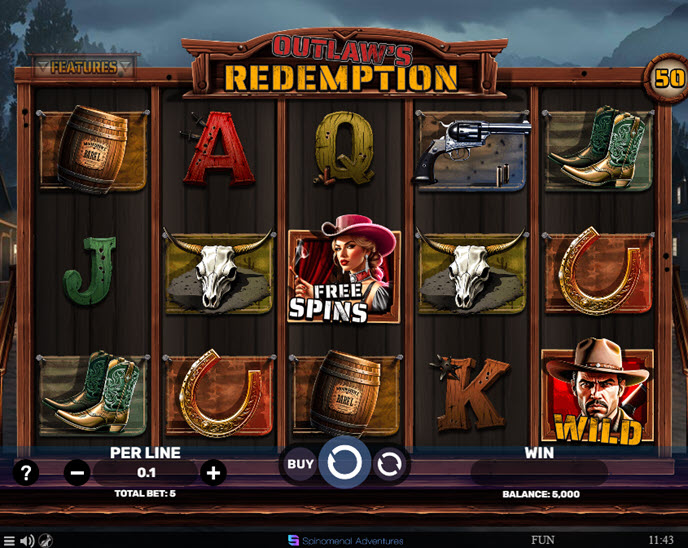The image size is (688, 548).
Task: Increase the per line bet
Action: [213, 472]
